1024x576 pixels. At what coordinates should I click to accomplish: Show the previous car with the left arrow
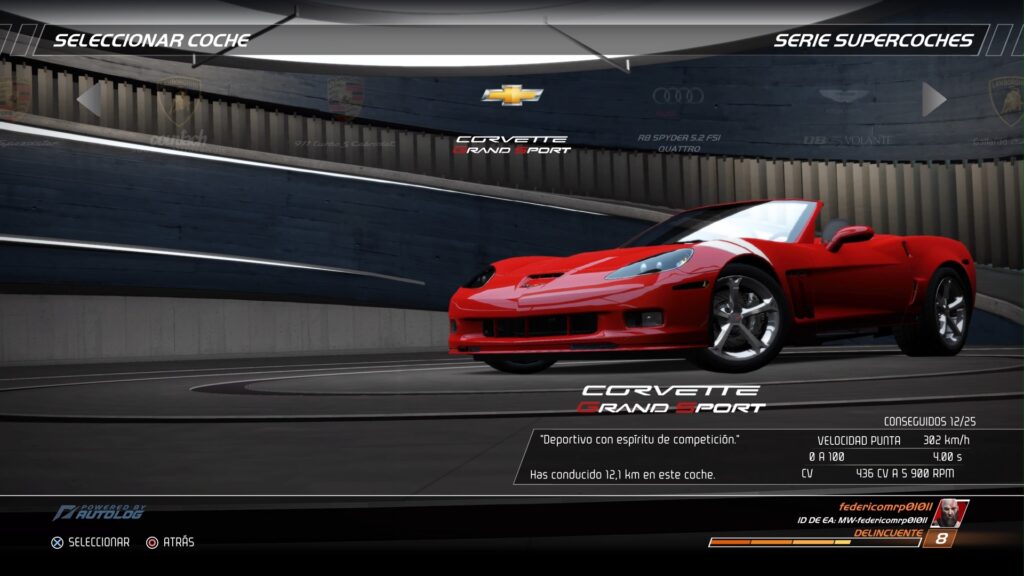89,99
